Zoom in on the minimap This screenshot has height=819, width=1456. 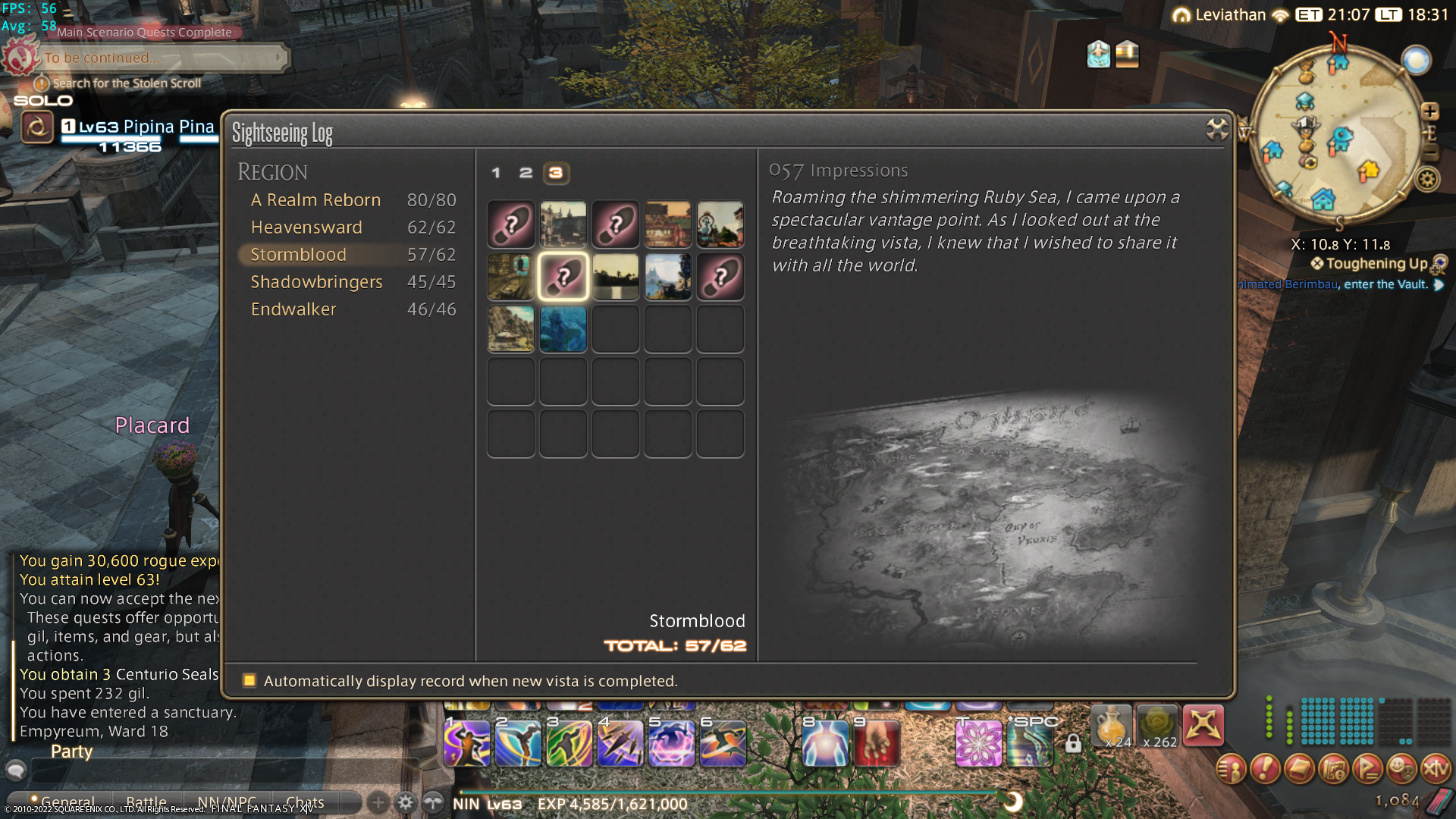[x=1429, y=112]
